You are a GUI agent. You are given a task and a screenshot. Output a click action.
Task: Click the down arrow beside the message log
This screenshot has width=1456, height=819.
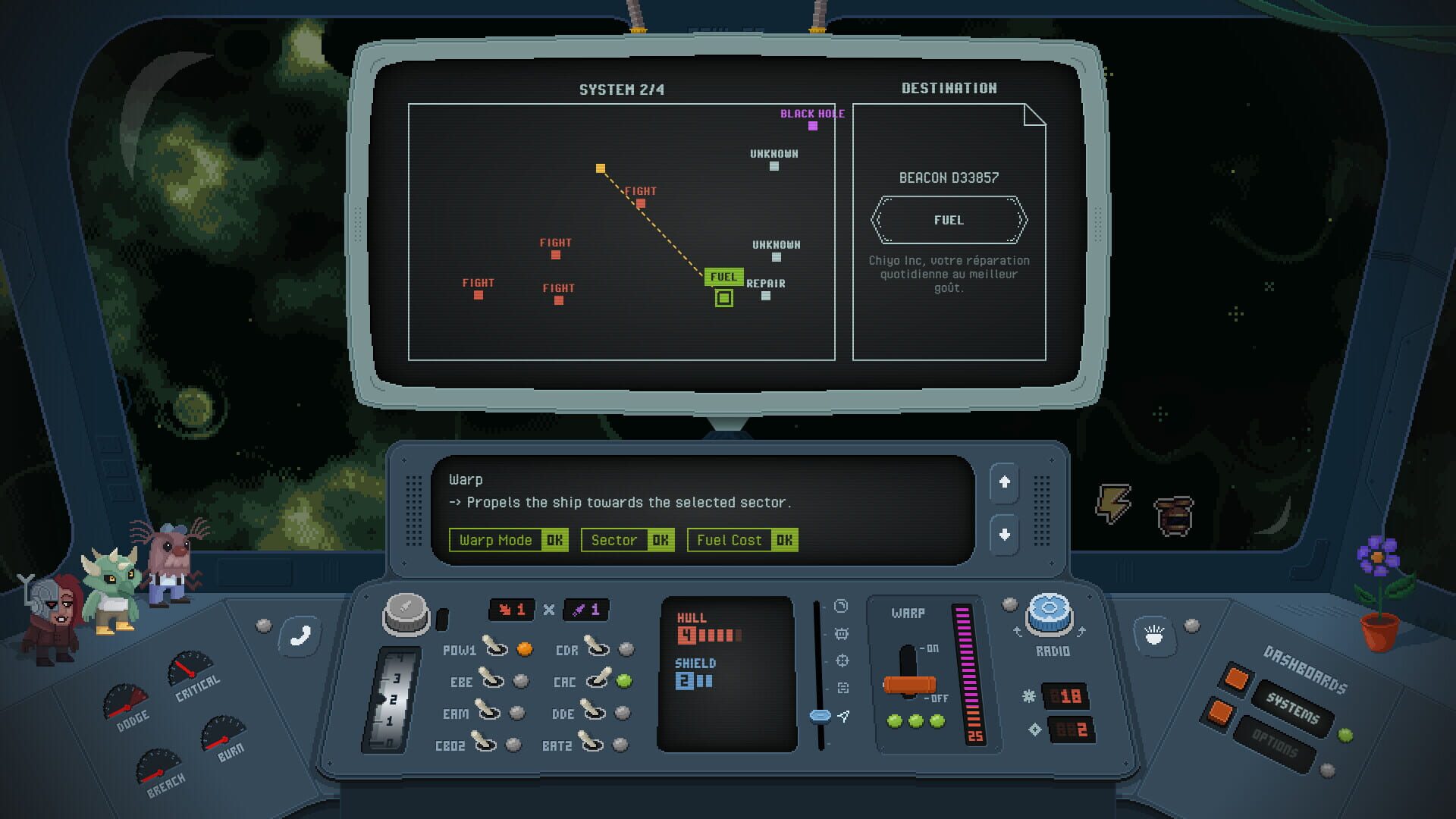coord(1005,534)
